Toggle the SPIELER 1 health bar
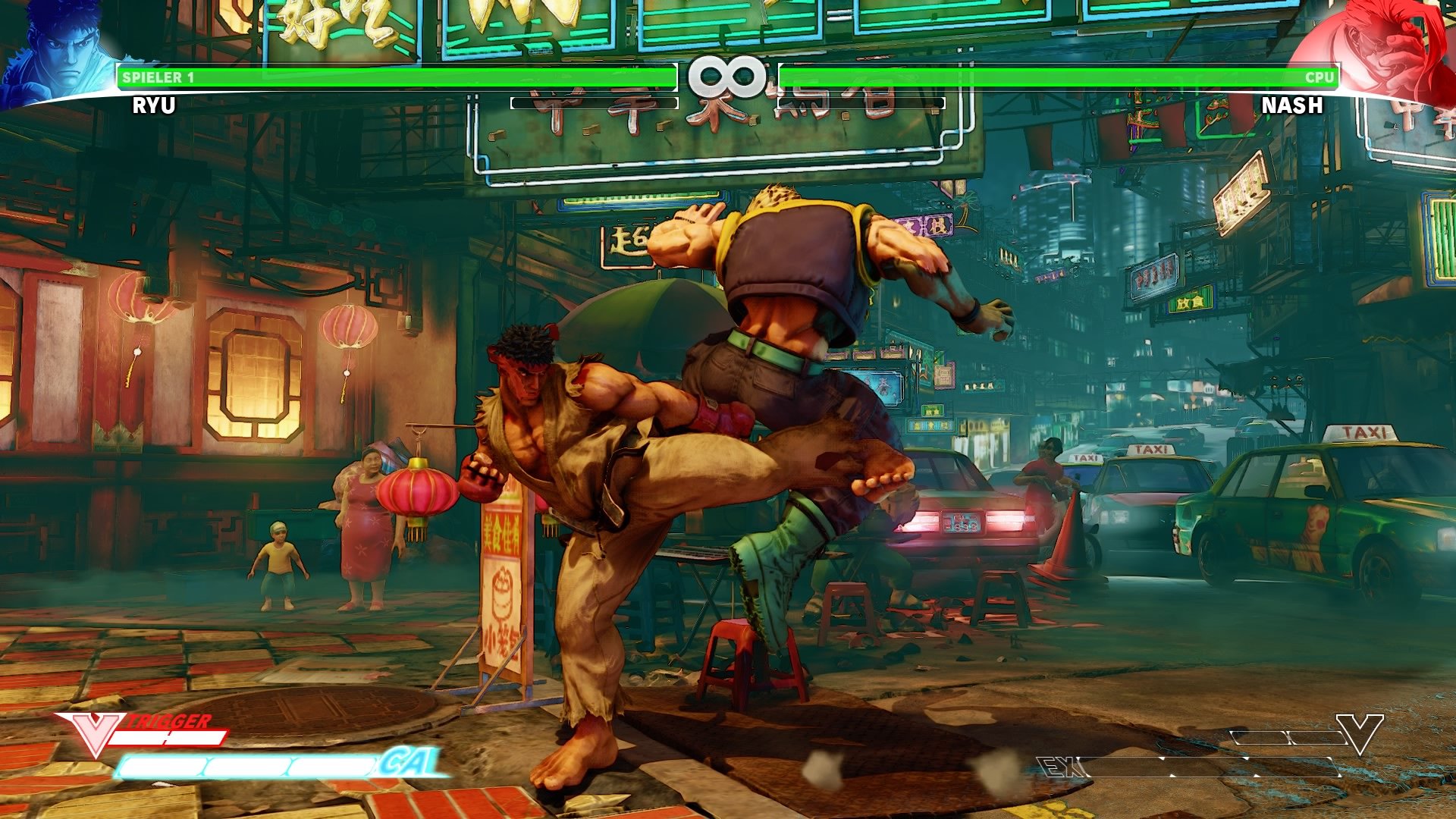 point(394,77)
